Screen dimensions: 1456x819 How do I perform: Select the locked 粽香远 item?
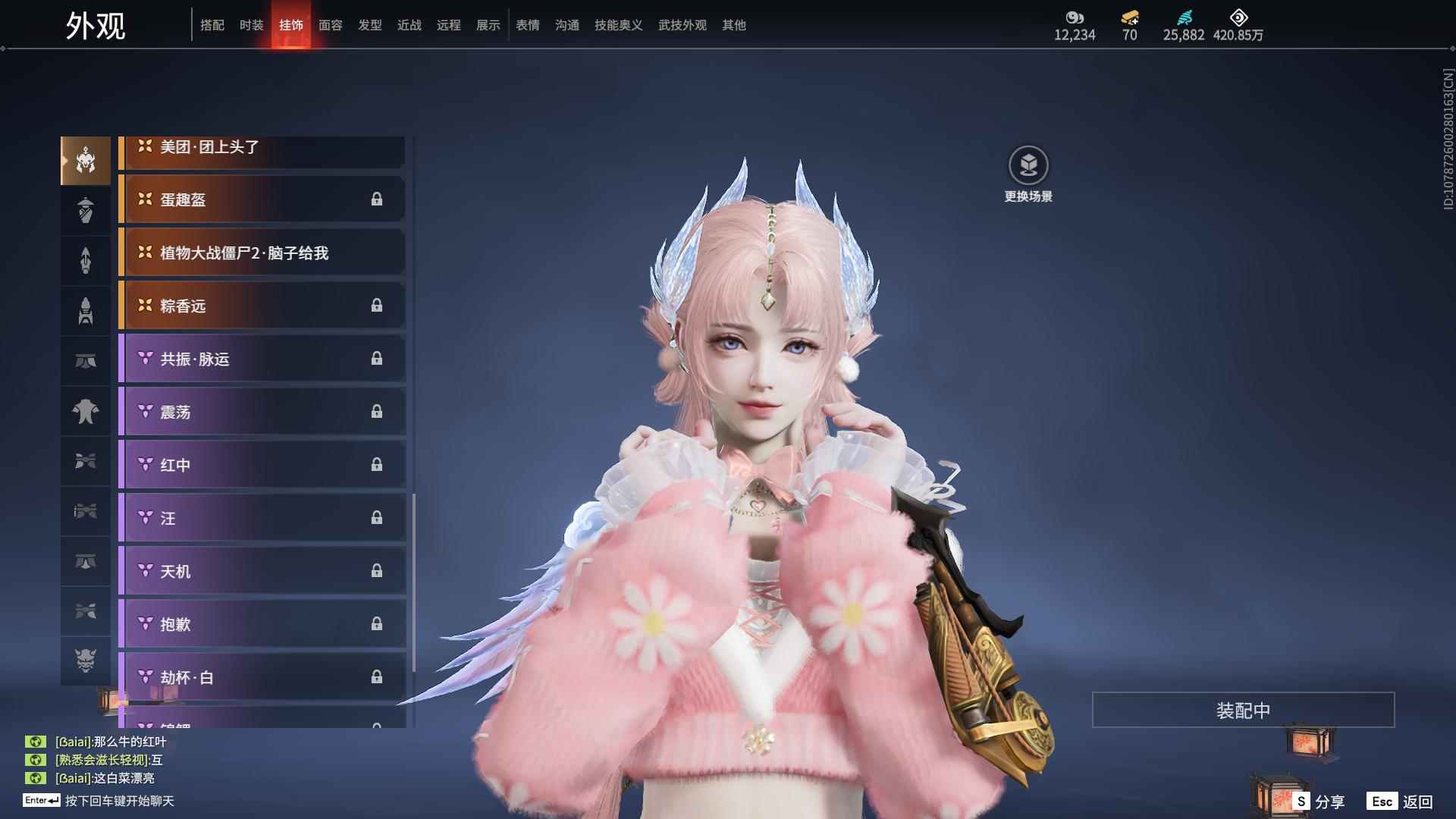(x=262, y=306)
